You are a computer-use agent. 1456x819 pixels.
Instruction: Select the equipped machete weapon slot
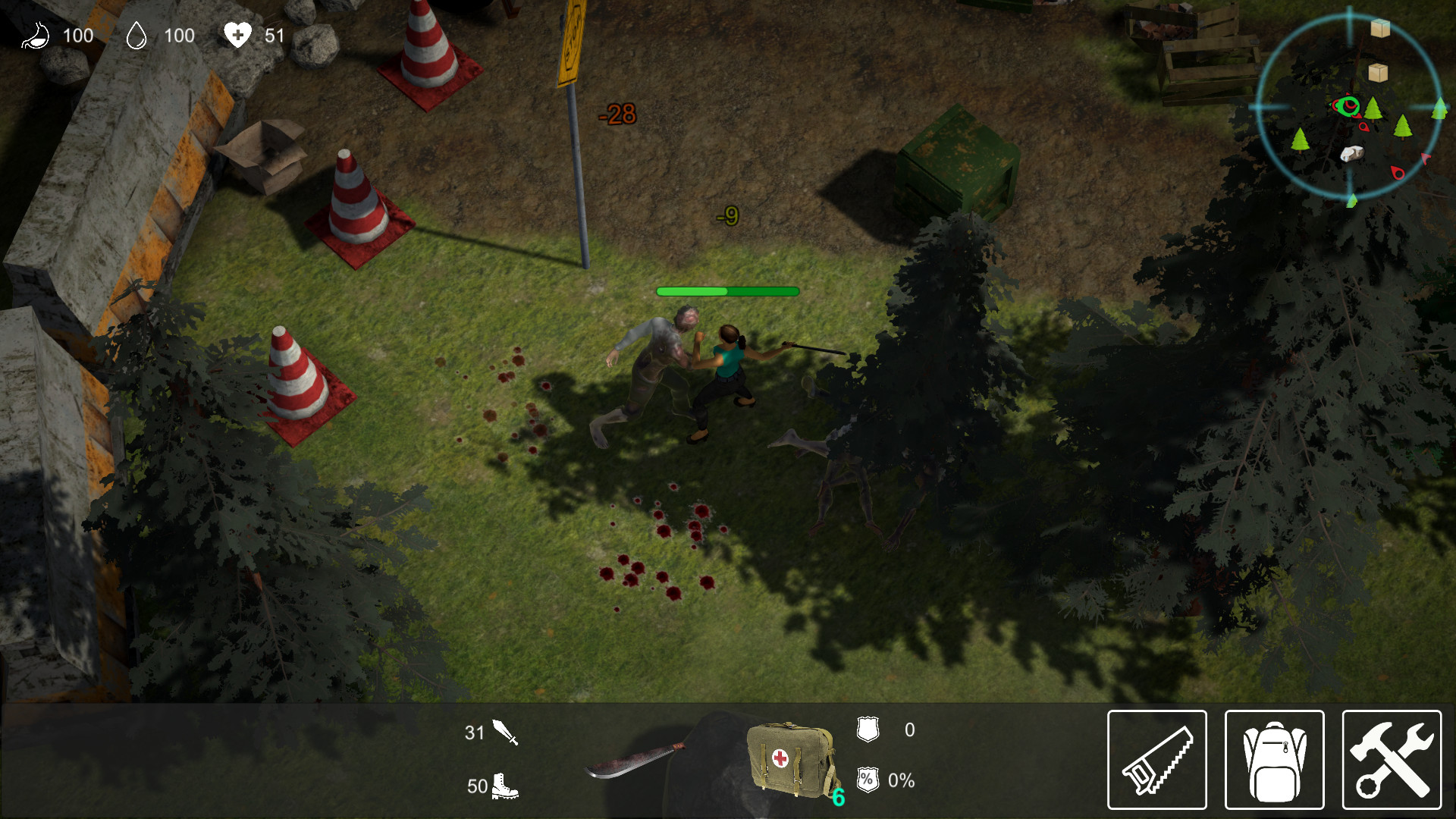pos(633,761)
